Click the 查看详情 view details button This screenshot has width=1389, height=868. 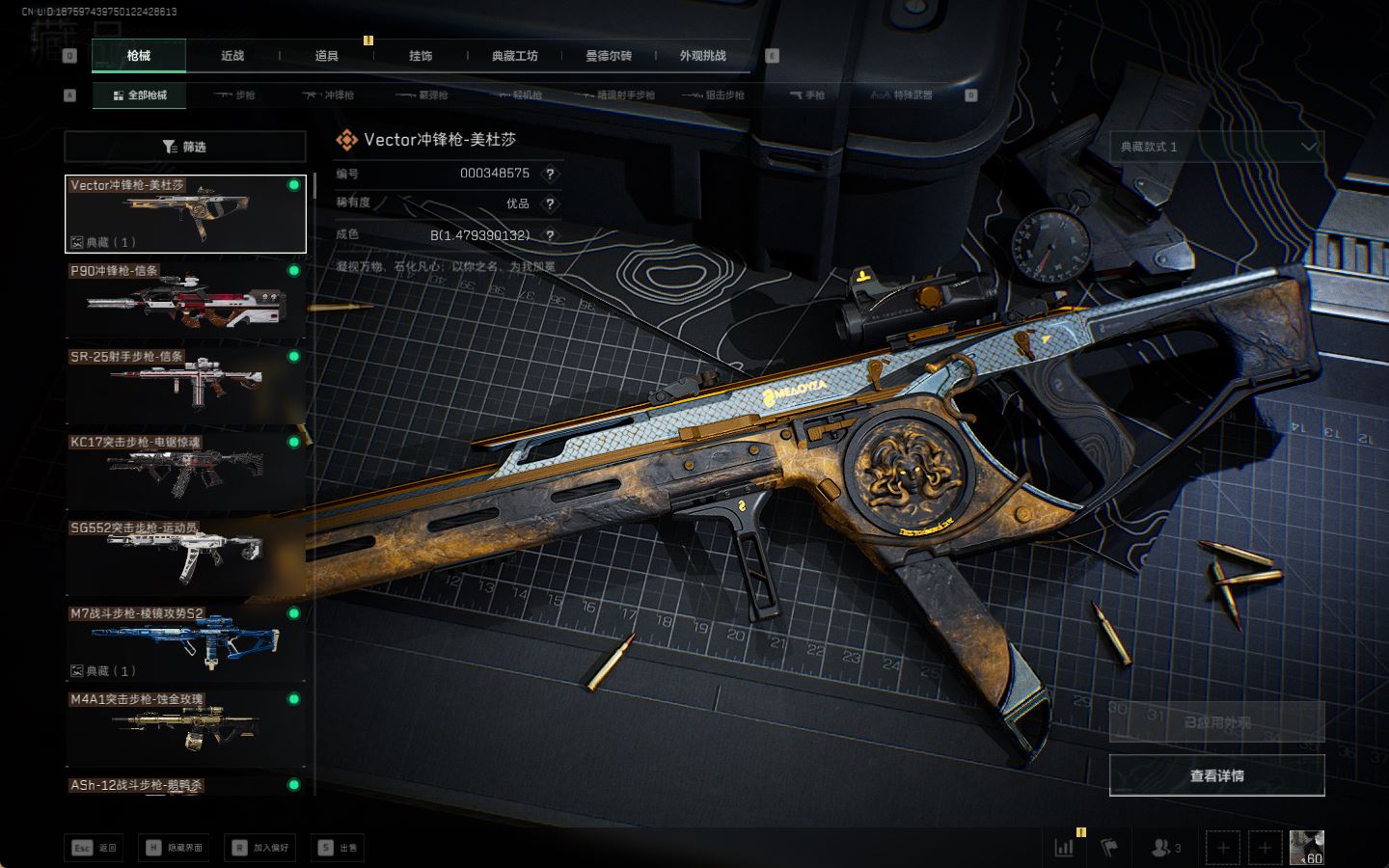tap(1216, 775)
